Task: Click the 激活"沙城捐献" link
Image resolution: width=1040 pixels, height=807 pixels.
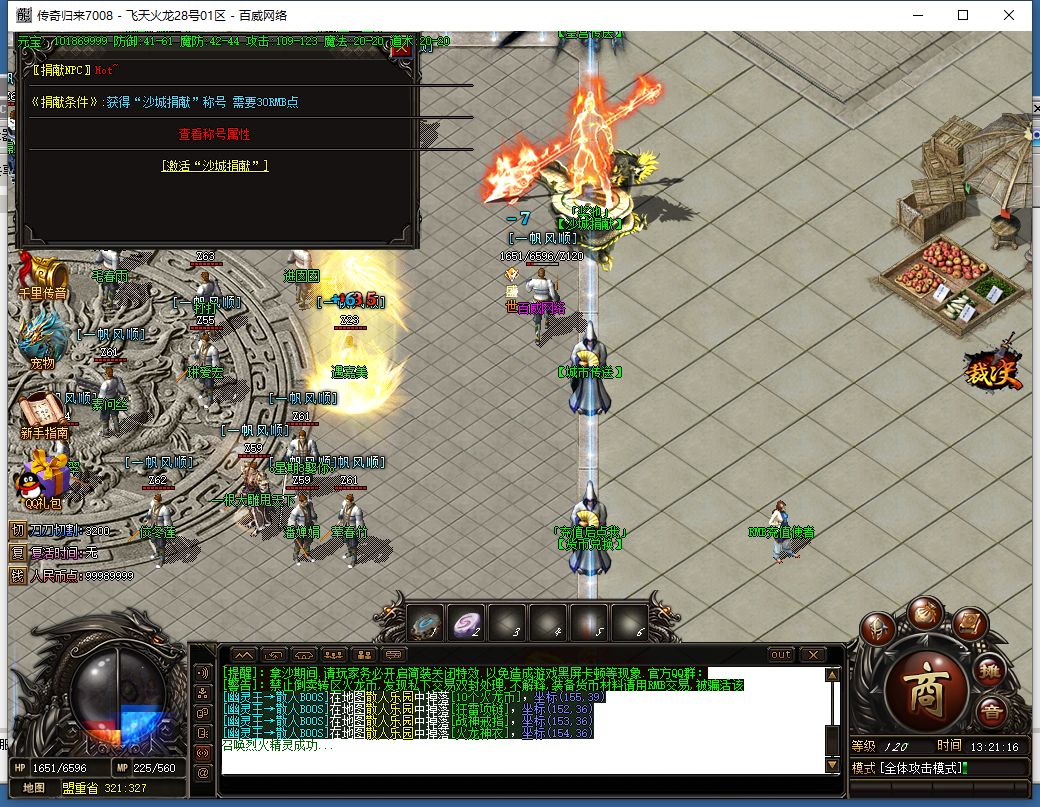Action: pyautogui.click(x=214, y=166)
